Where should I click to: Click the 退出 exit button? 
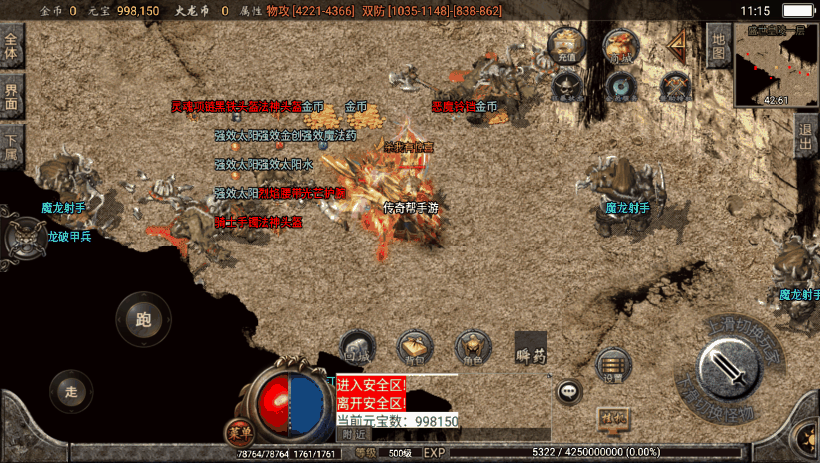pos(806,137)
